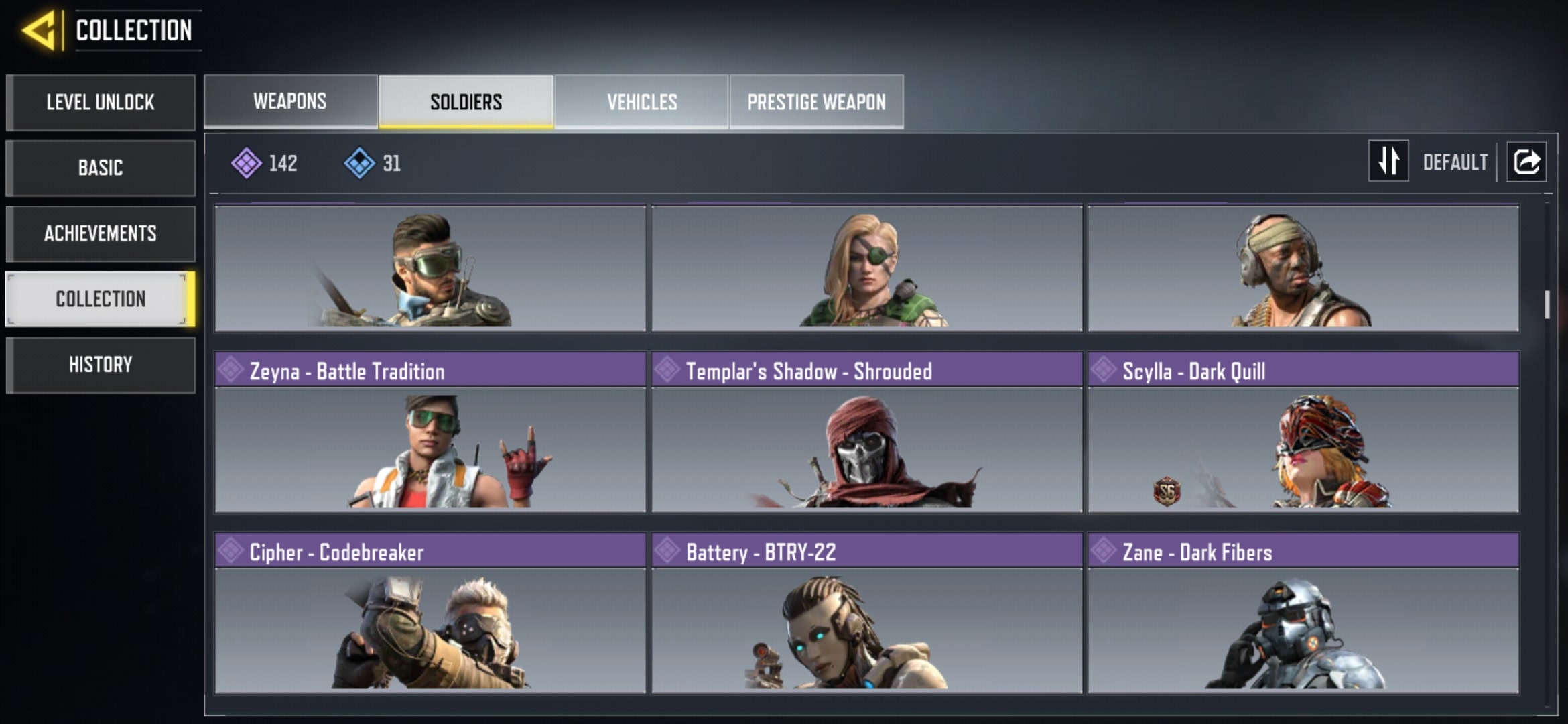Select Zeyna - Battle Tradition soldier card
Screen dimensions: 1568x724
click(x=430, y=432)
